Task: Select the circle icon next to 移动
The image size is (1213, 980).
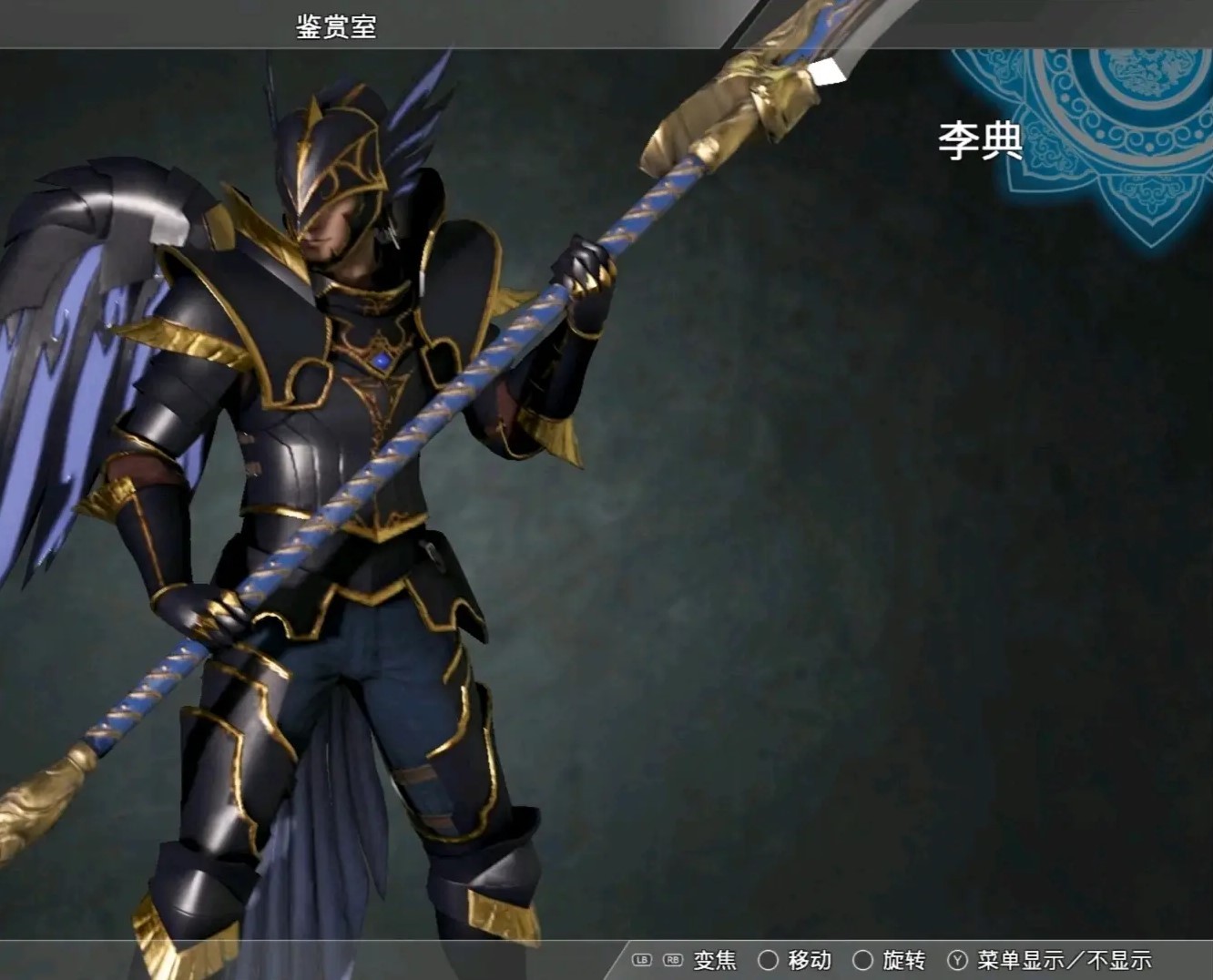Action: click(768, 959)
